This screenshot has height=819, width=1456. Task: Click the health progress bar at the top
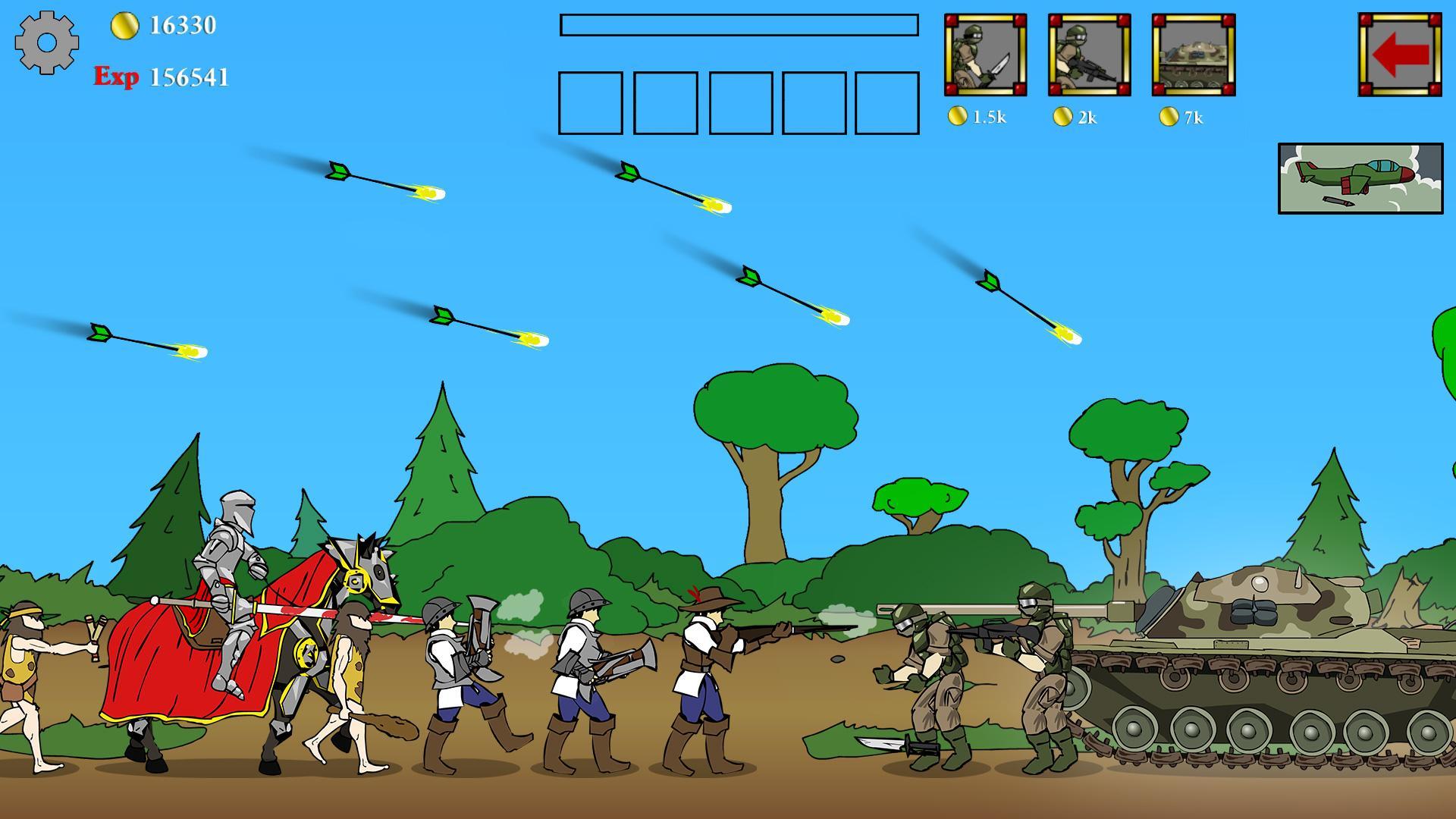[x=737, y=27]
